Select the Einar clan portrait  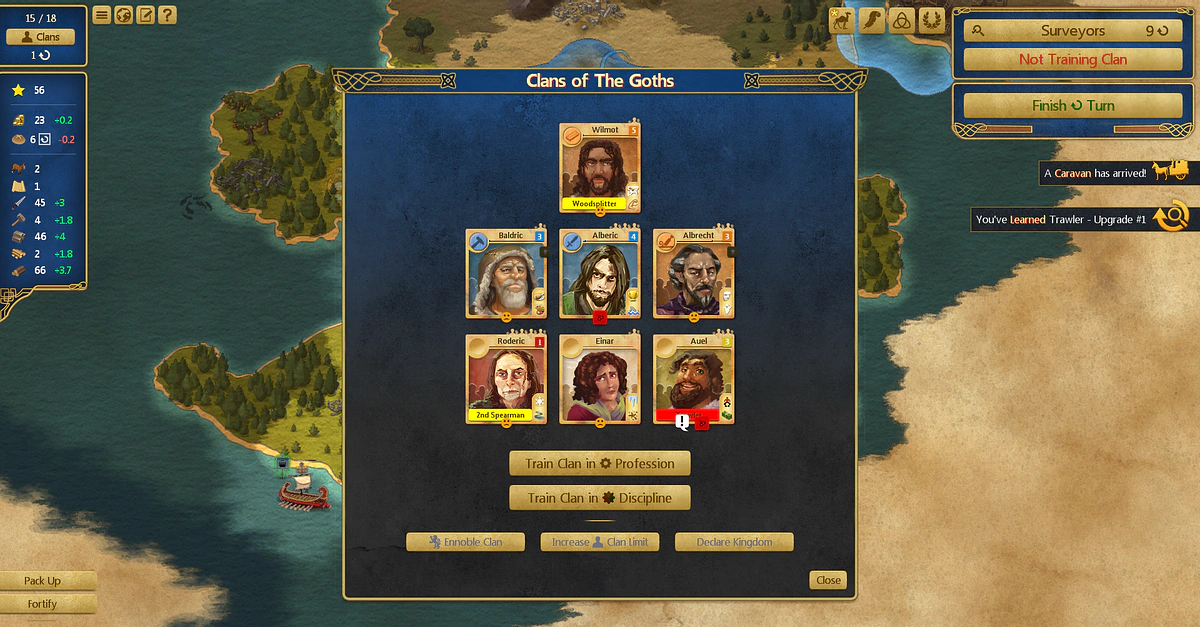click(599, 379)
